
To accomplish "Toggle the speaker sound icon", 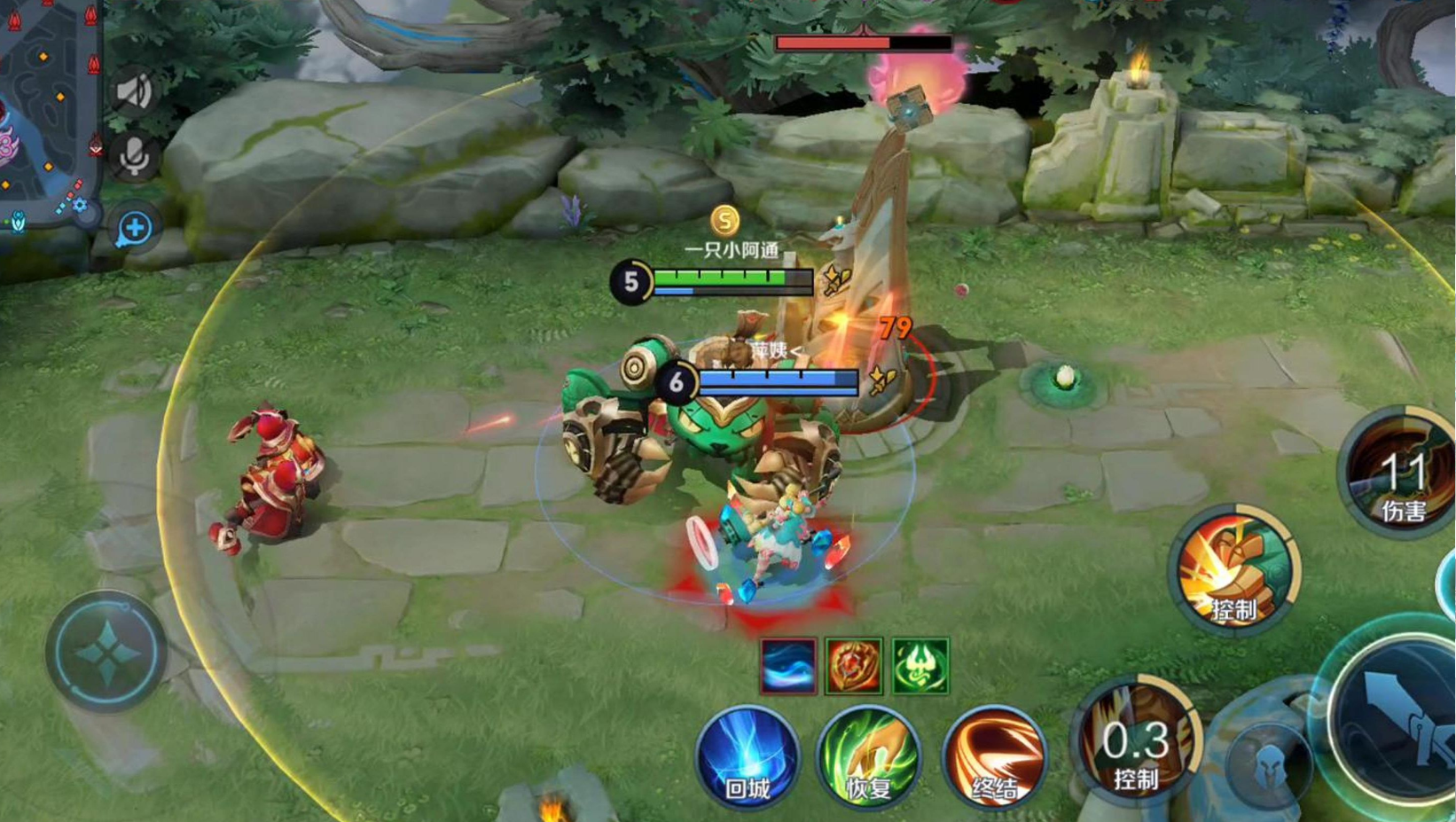I will point(134,91).
